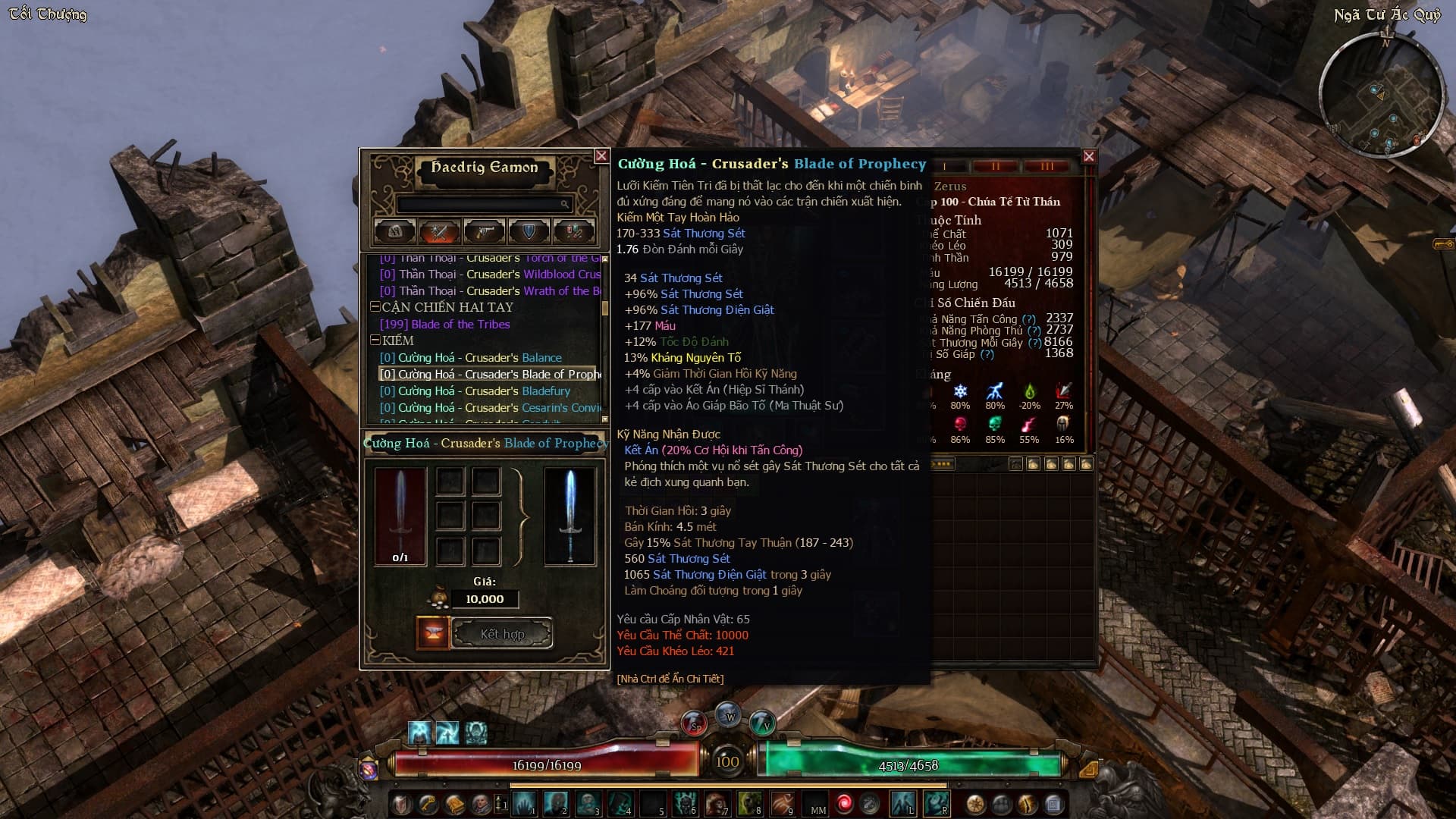The width and height of the screenshot is (1456, 819).
Task: Click the Kết hợp combine button
Action: pyautogui.click(x=502, y=634)
